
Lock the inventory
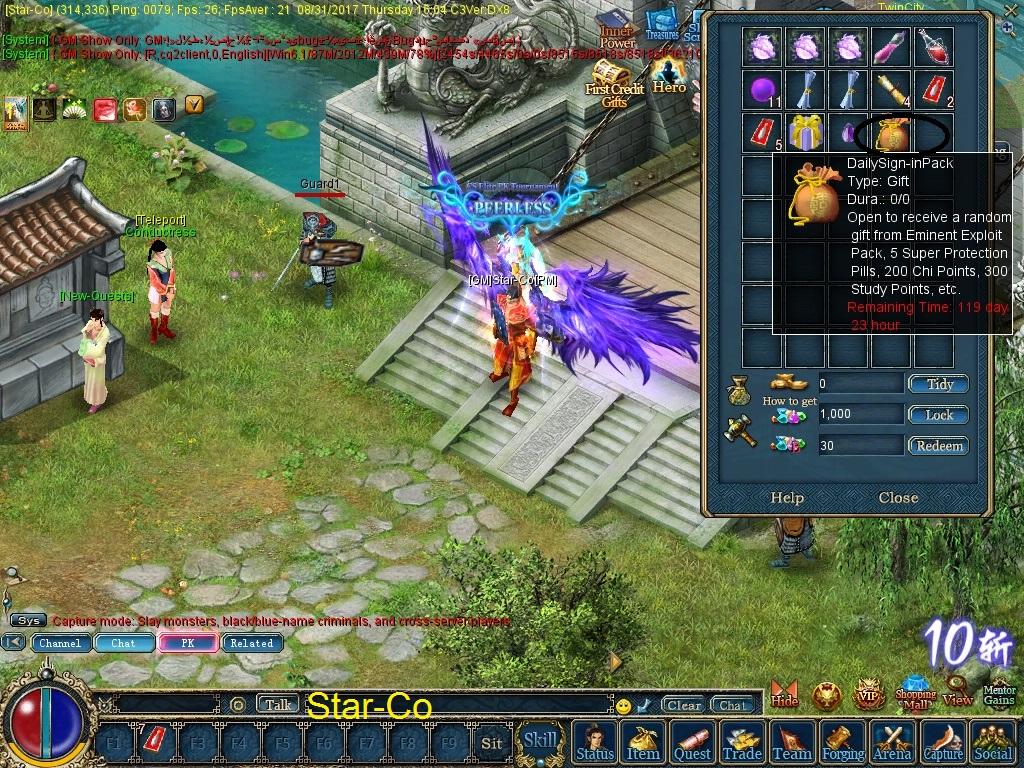(938, 415)
